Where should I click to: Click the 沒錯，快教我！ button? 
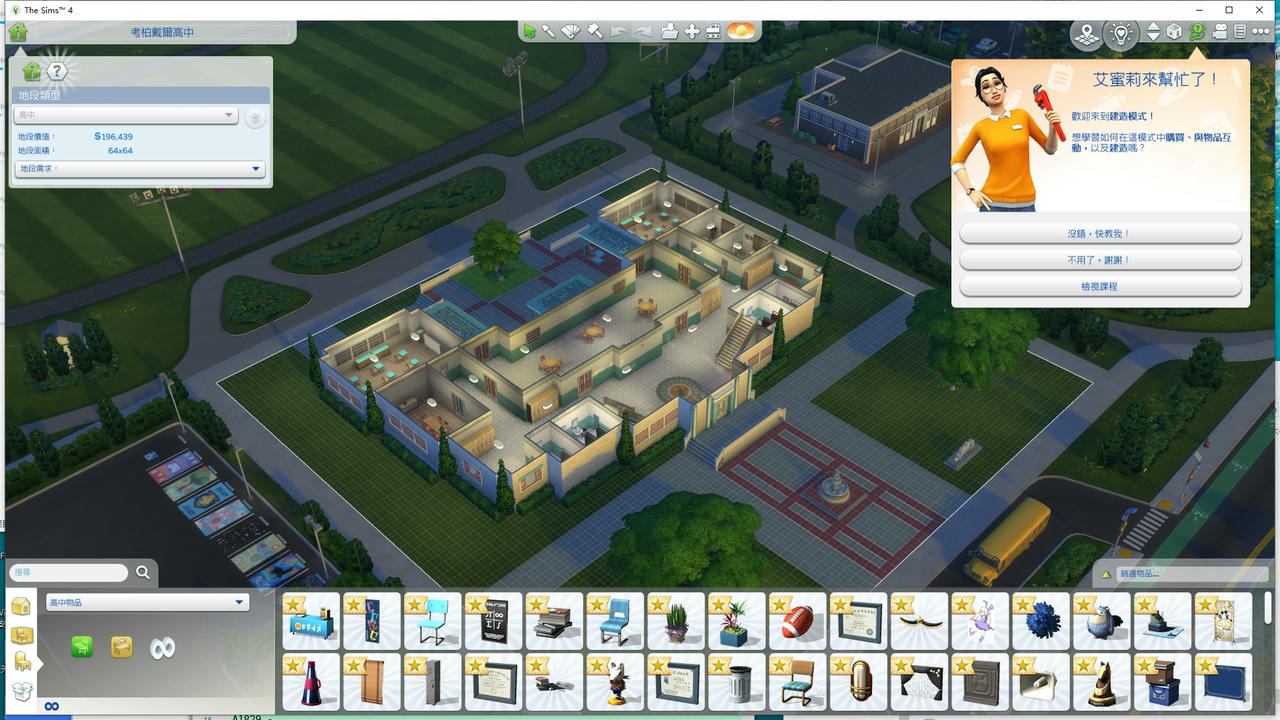[1100, 232]
